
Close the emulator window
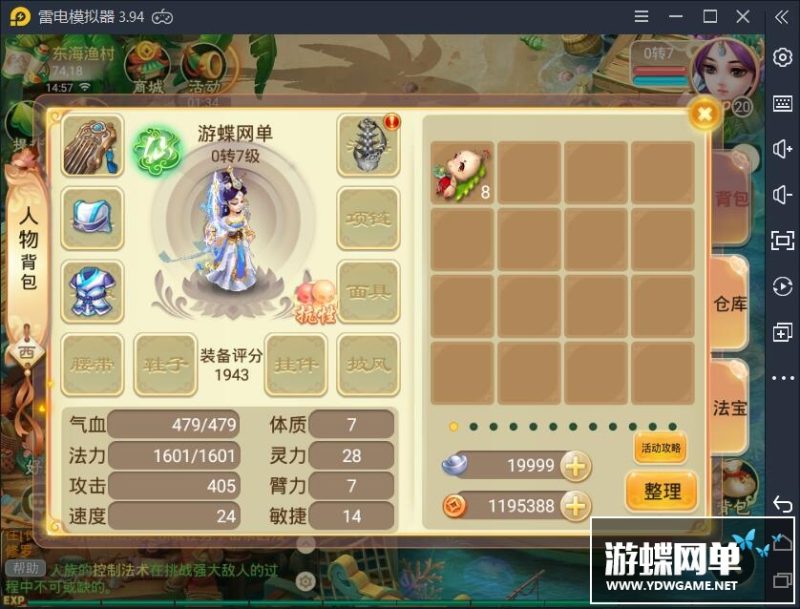pos(743,16)
